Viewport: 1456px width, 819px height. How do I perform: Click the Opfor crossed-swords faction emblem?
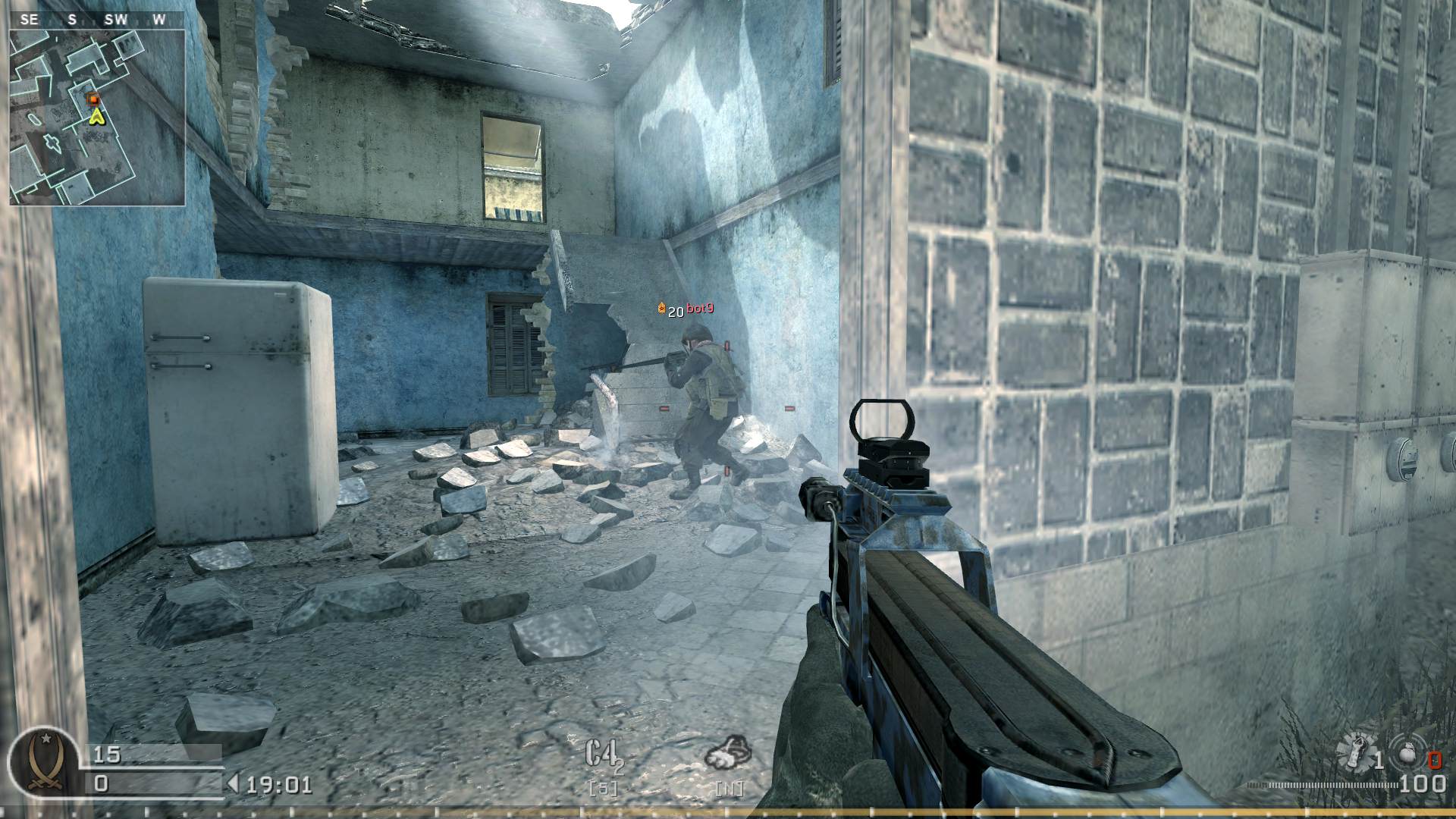[x=45, y=764]
